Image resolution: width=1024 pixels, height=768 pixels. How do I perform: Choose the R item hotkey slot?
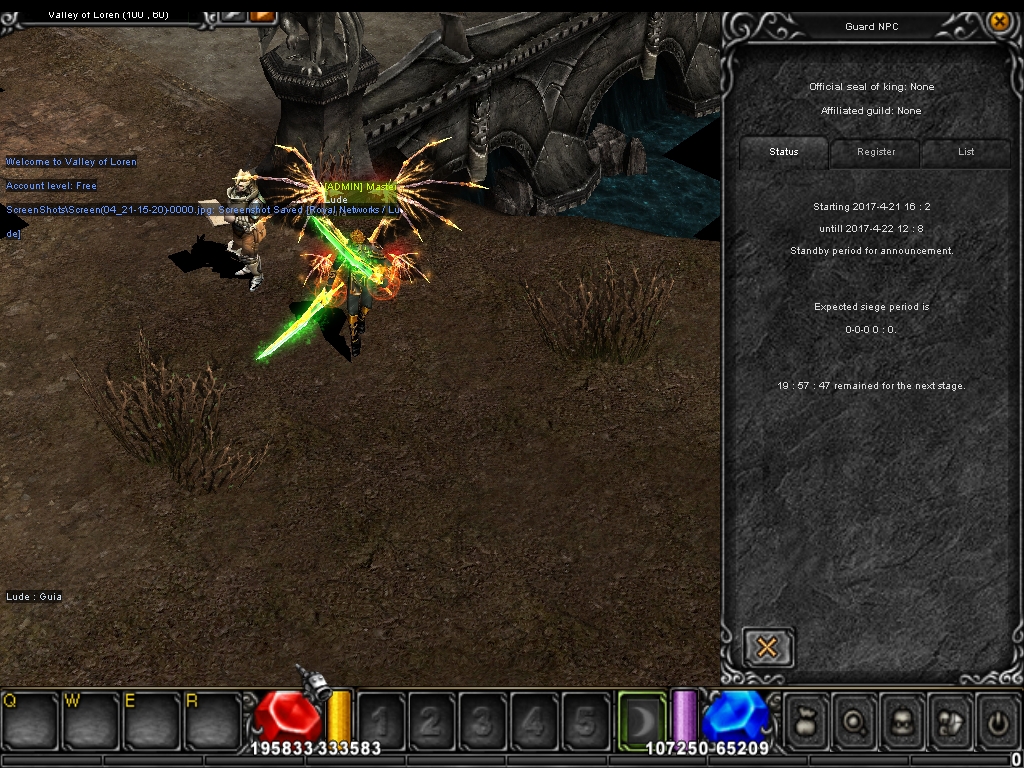pos(211,719)
